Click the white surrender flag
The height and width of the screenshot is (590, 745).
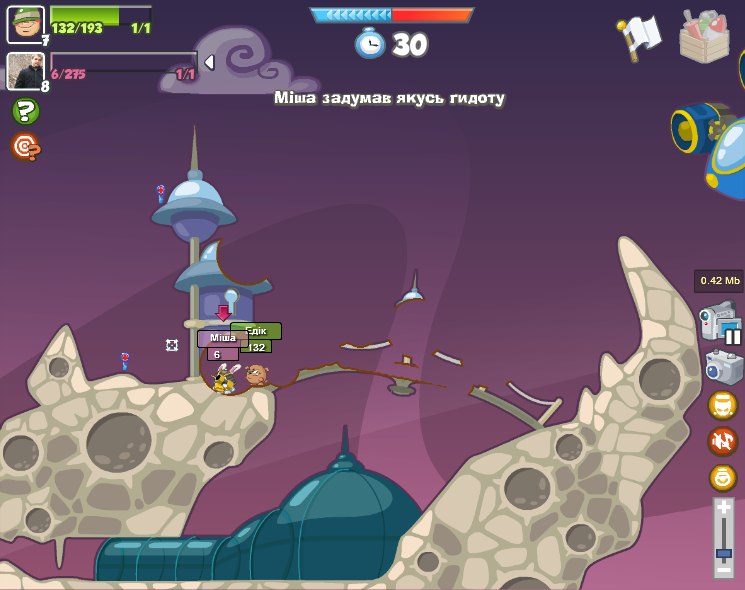click(x=640, y=36)
